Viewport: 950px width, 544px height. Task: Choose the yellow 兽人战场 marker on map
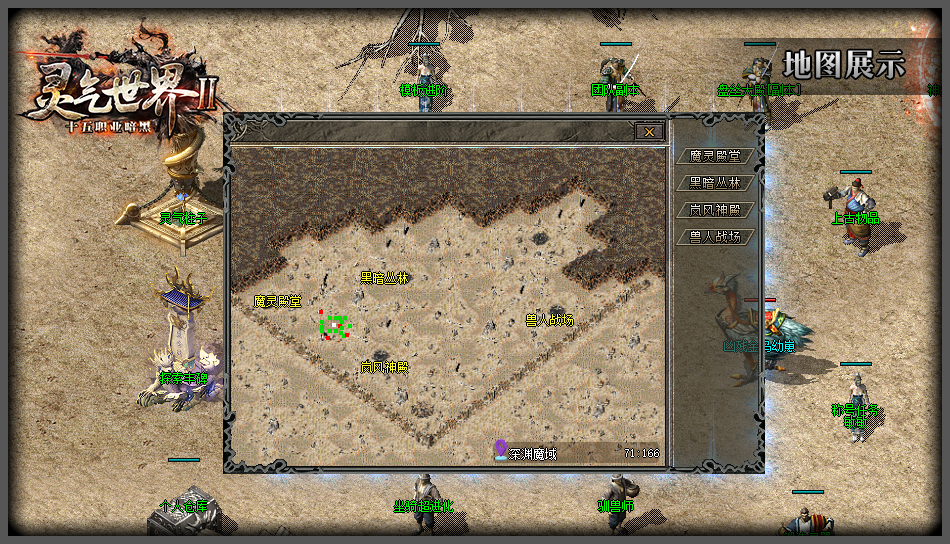549,320
